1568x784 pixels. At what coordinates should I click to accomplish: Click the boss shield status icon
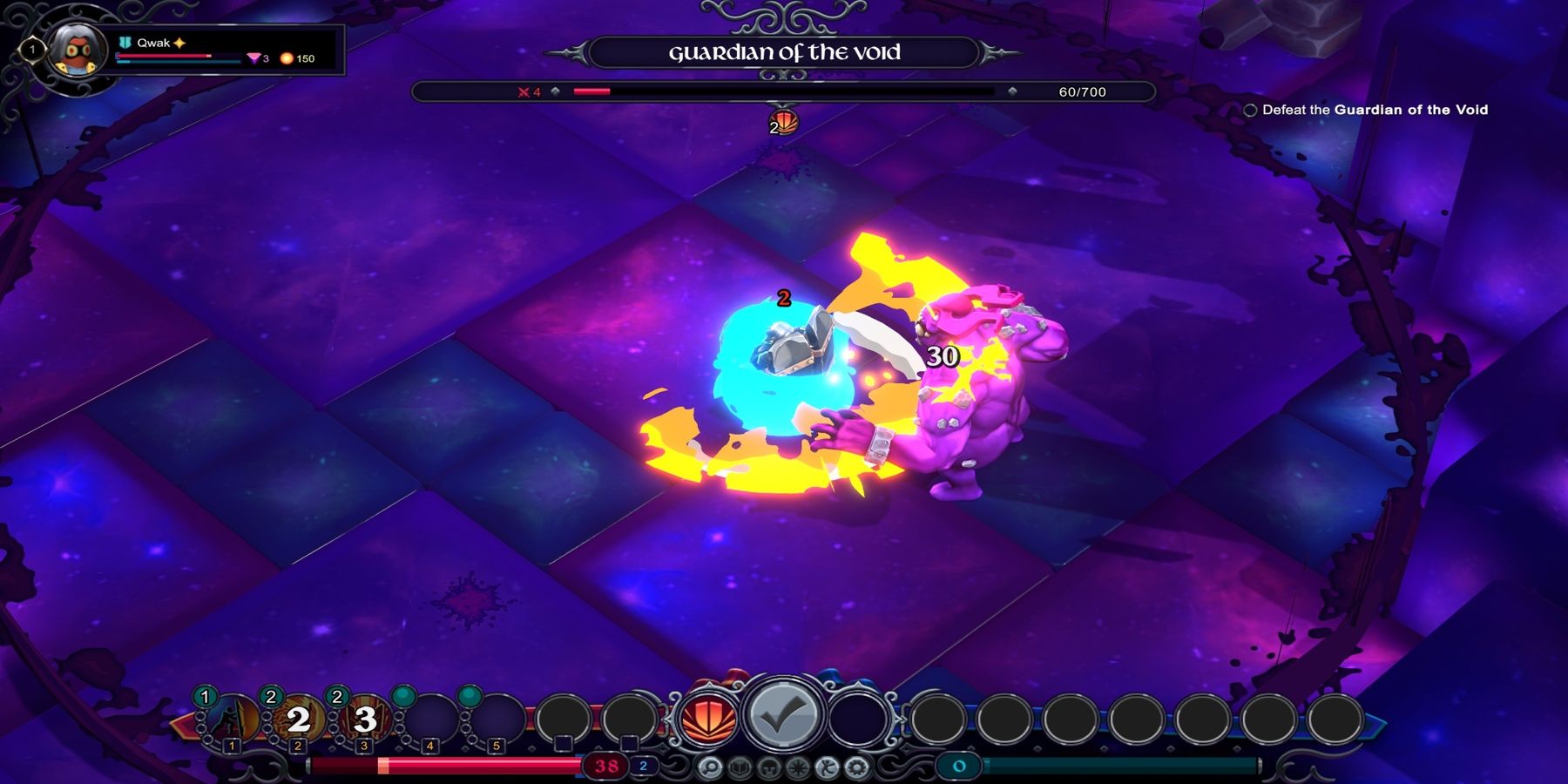point(785,123)
